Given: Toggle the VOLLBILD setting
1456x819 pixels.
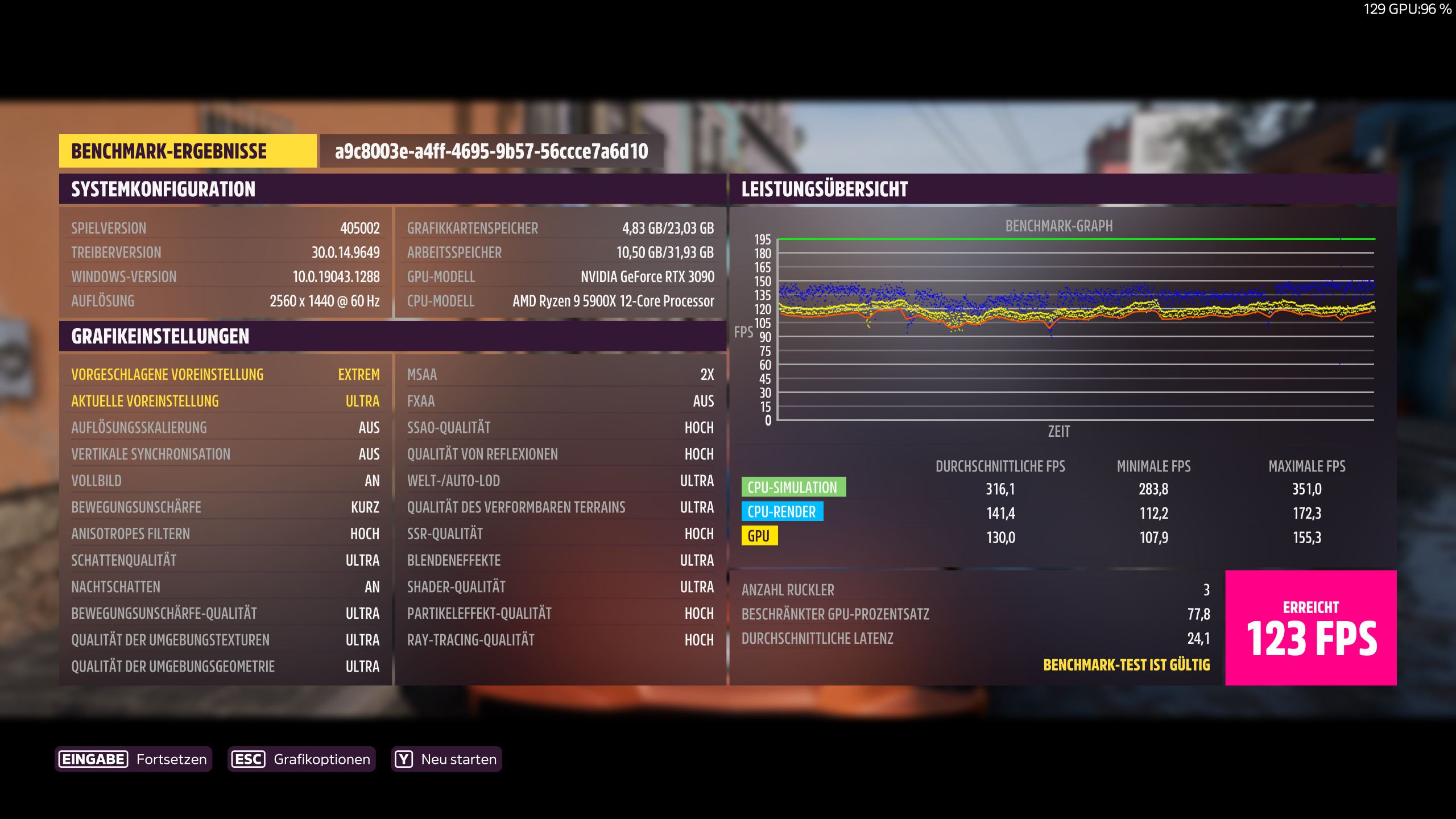Looking at the screenshot, I should click(x=225, y=481).
